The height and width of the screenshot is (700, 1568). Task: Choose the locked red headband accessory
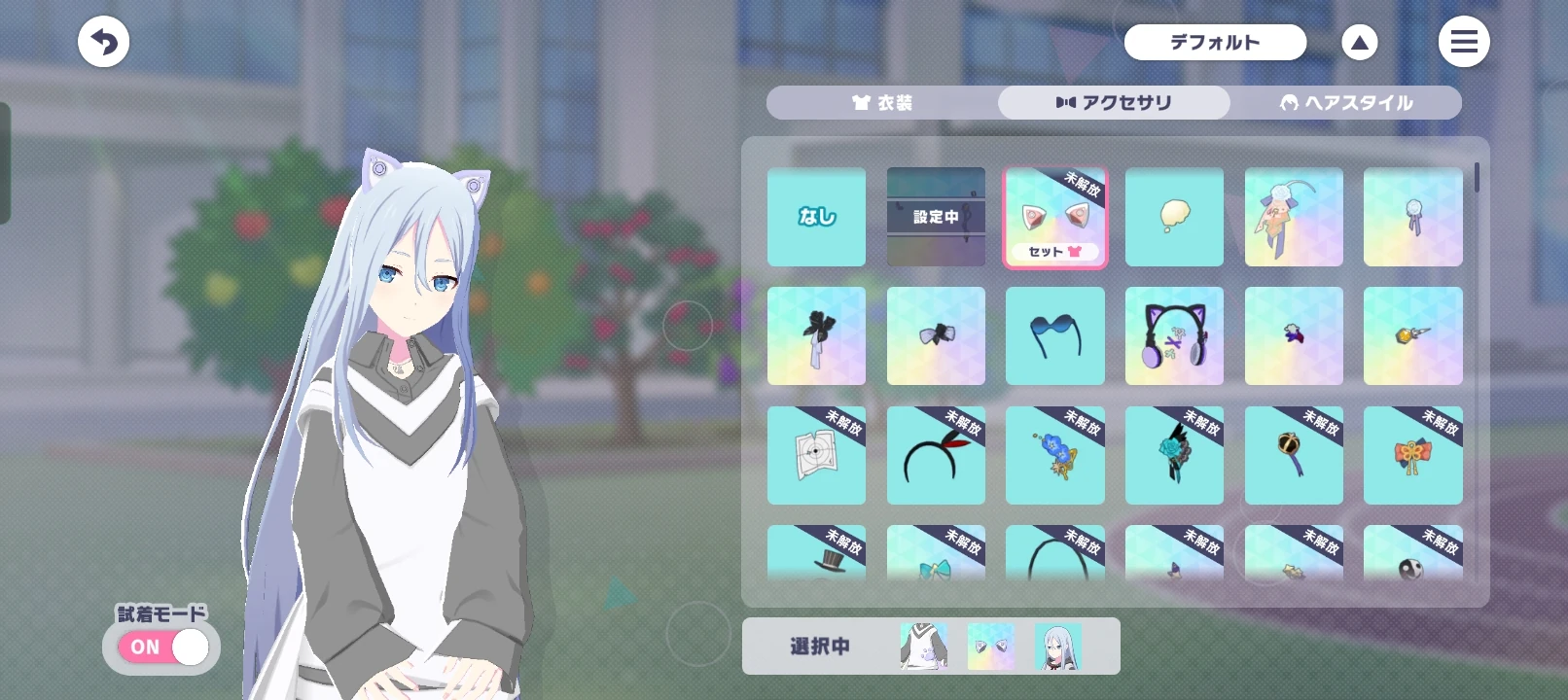(x=936, y=455)
